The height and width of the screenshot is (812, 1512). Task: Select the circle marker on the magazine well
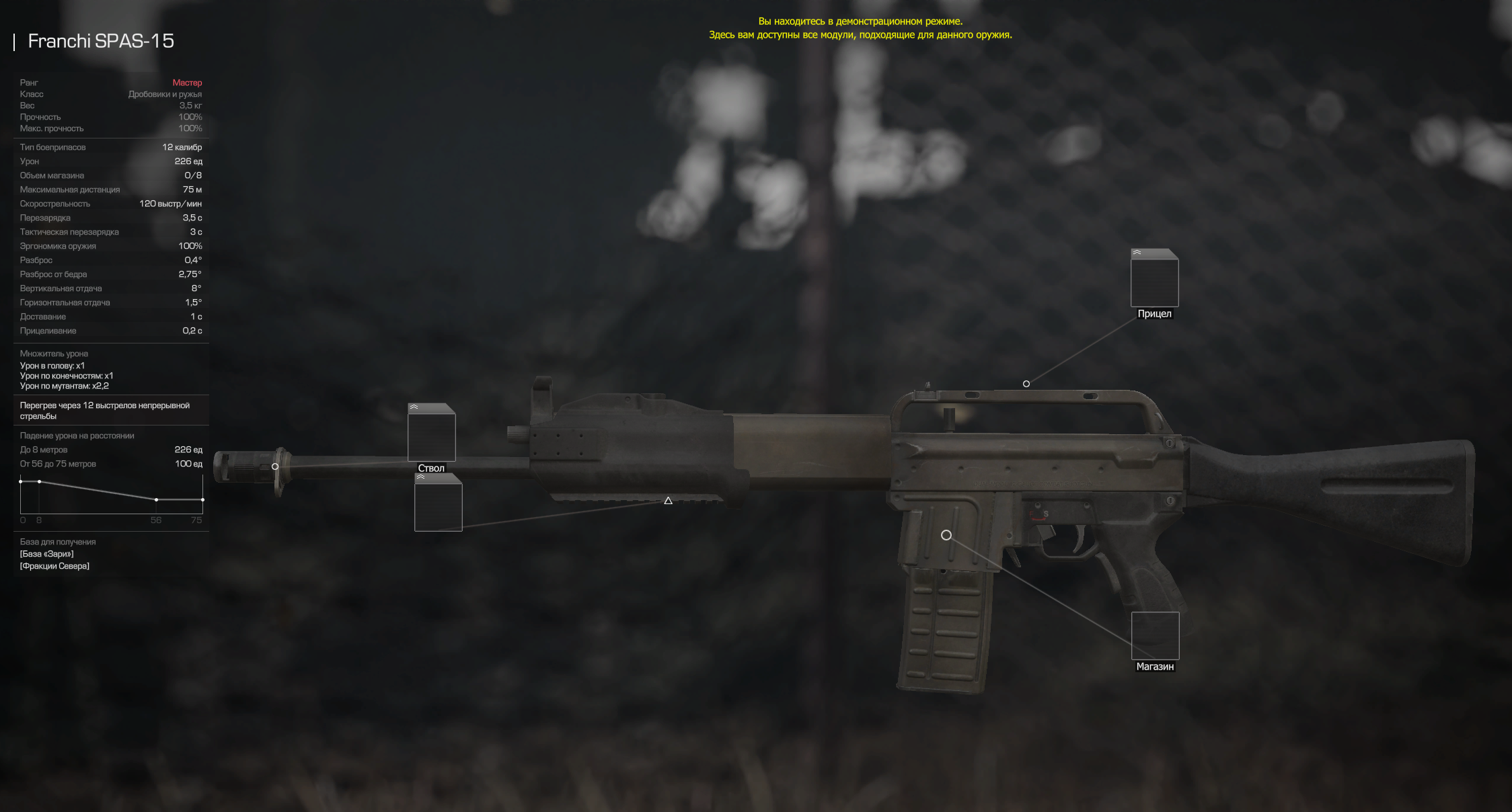coord(946,535)
